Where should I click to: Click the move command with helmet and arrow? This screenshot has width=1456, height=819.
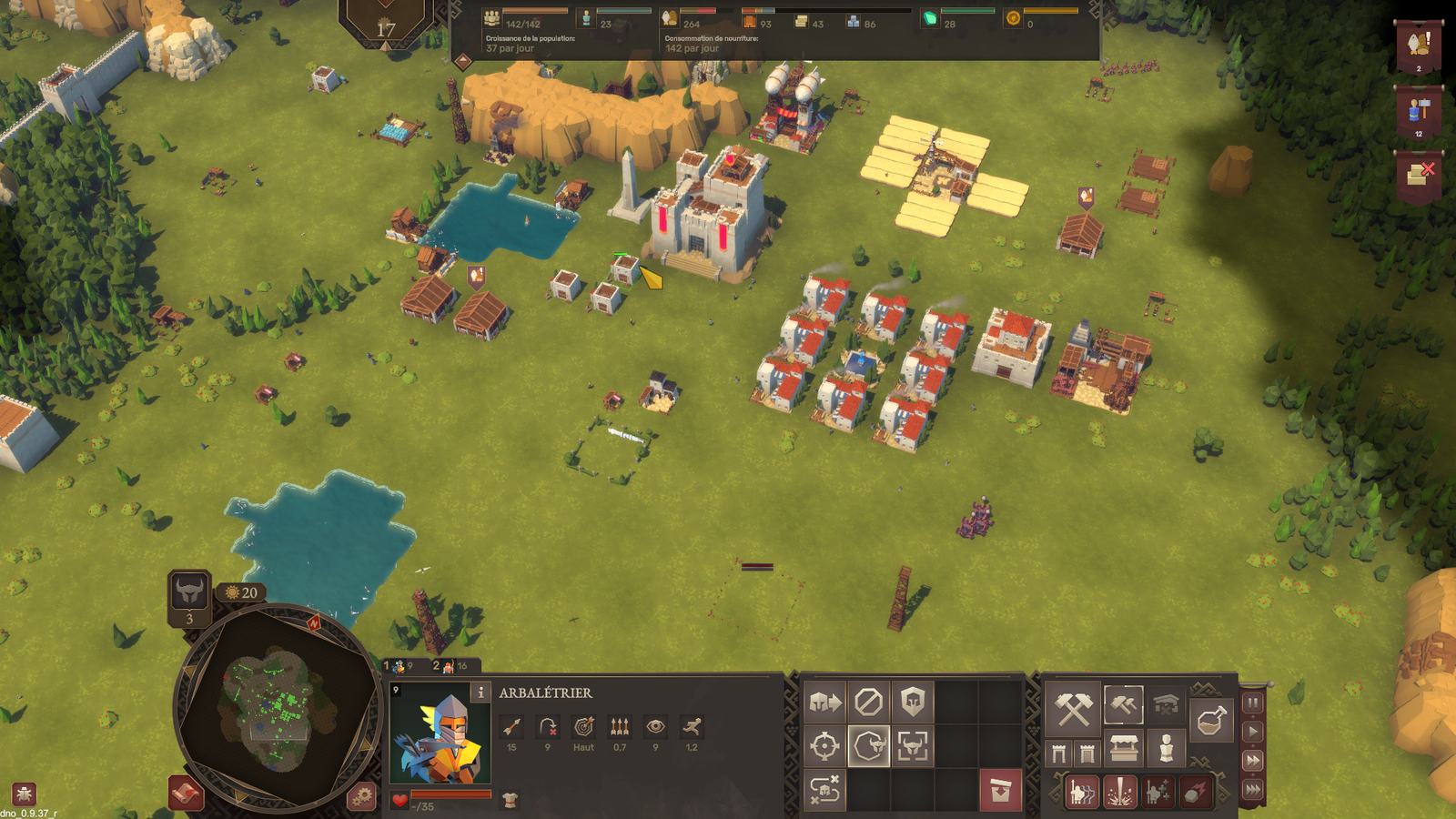pos(824,703)
